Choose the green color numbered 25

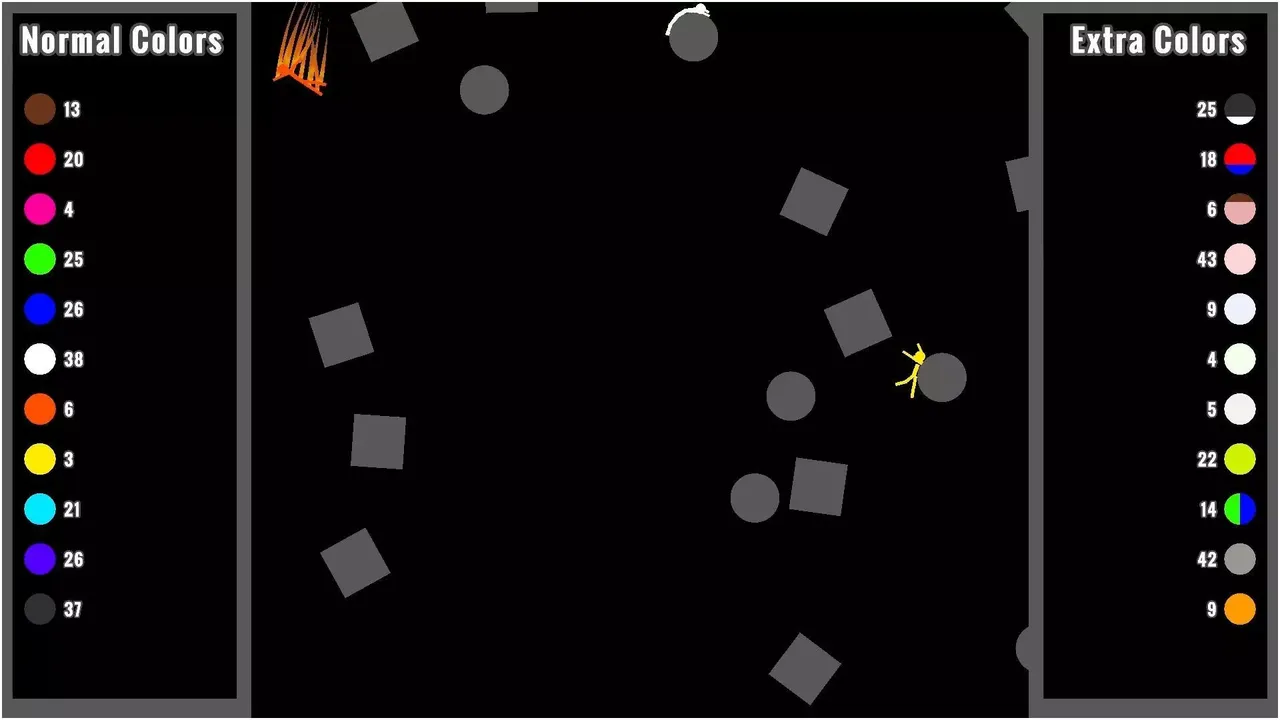tap(40, 260)
